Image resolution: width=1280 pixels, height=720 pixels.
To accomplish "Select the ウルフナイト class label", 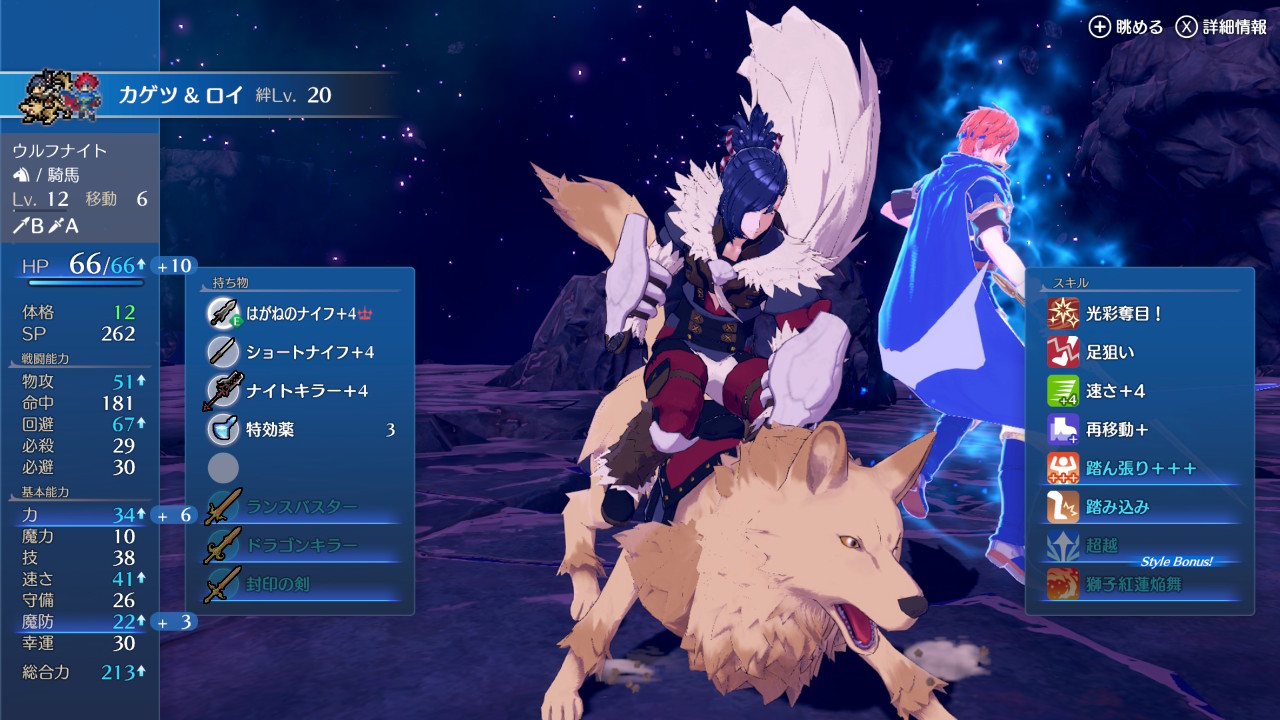I will click(x=60, y=151).
